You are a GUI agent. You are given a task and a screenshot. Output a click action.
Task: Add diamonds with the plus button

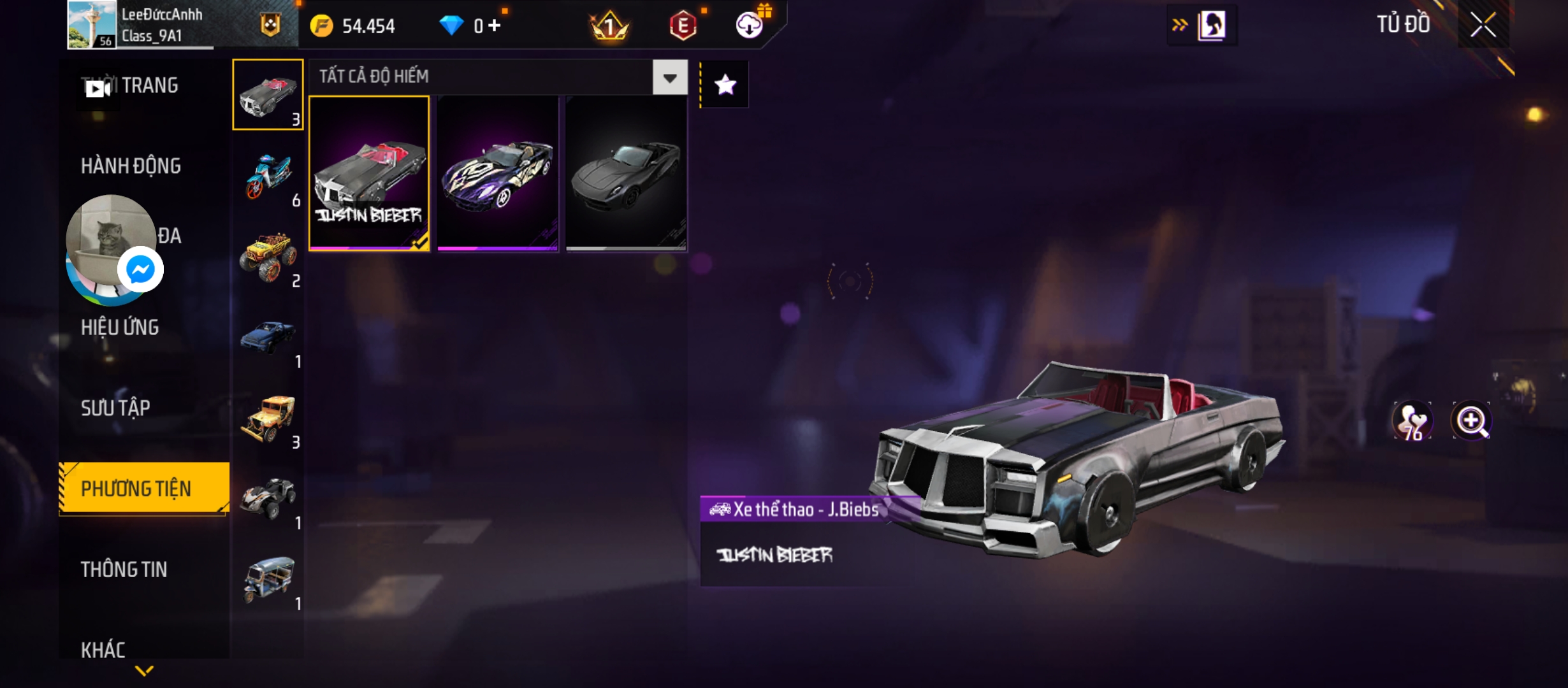[x=495, y=26]
